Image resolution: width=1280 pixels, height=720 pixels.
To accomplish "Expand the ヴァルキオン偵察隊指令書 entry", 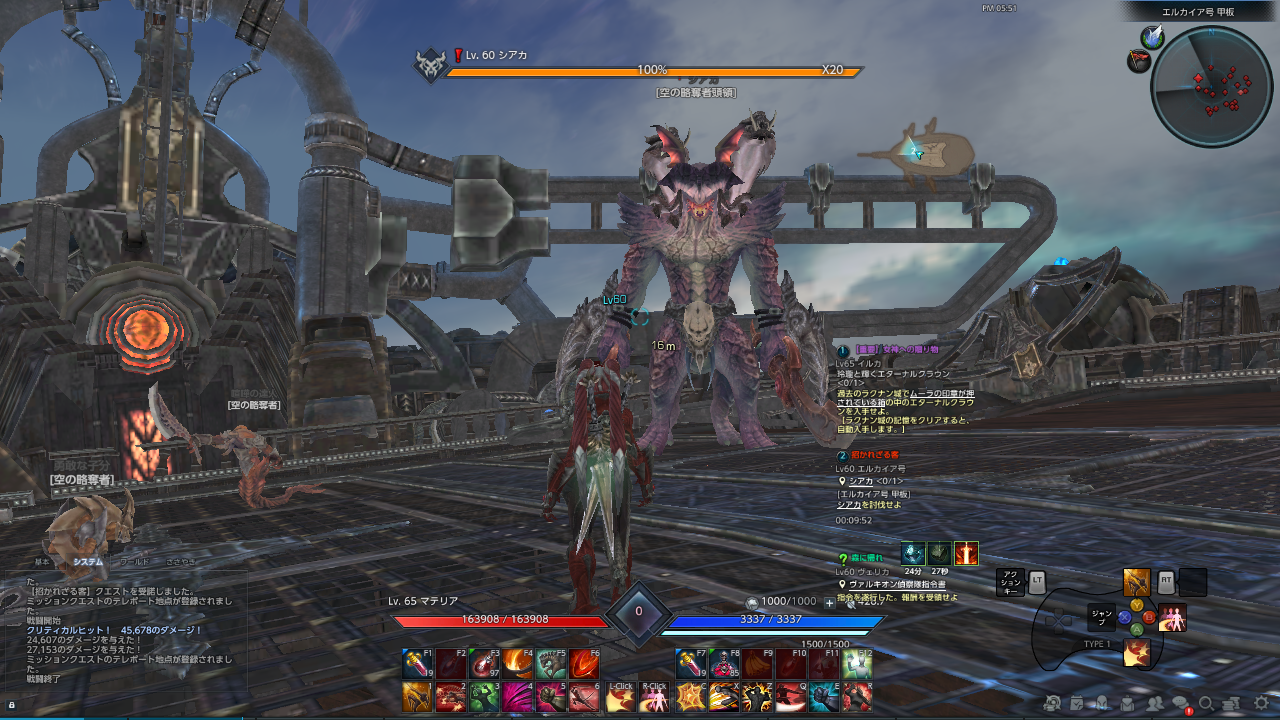I will 897,585.
